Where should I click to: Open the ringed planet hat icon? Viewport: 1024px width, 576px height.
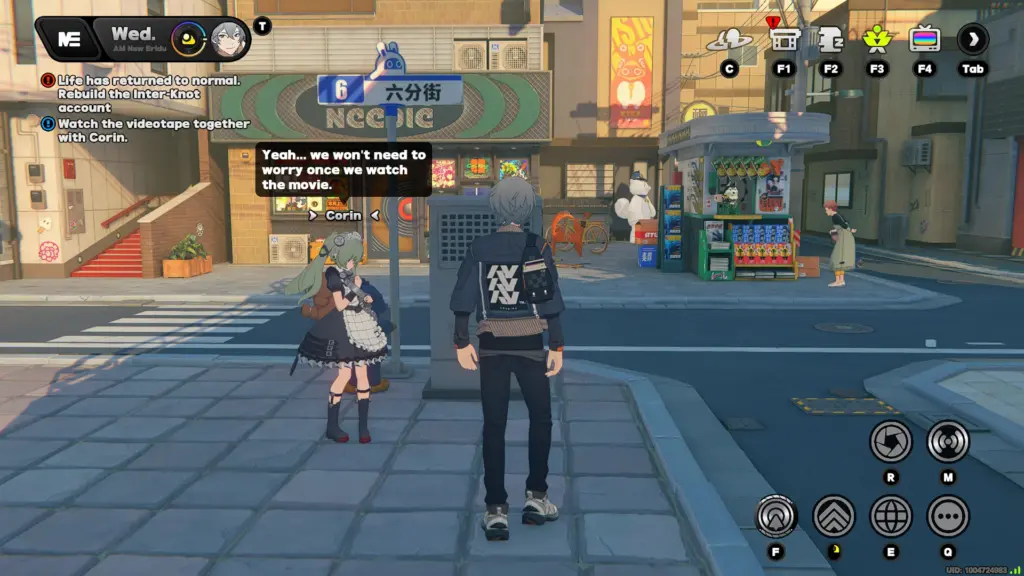point(729,40)
